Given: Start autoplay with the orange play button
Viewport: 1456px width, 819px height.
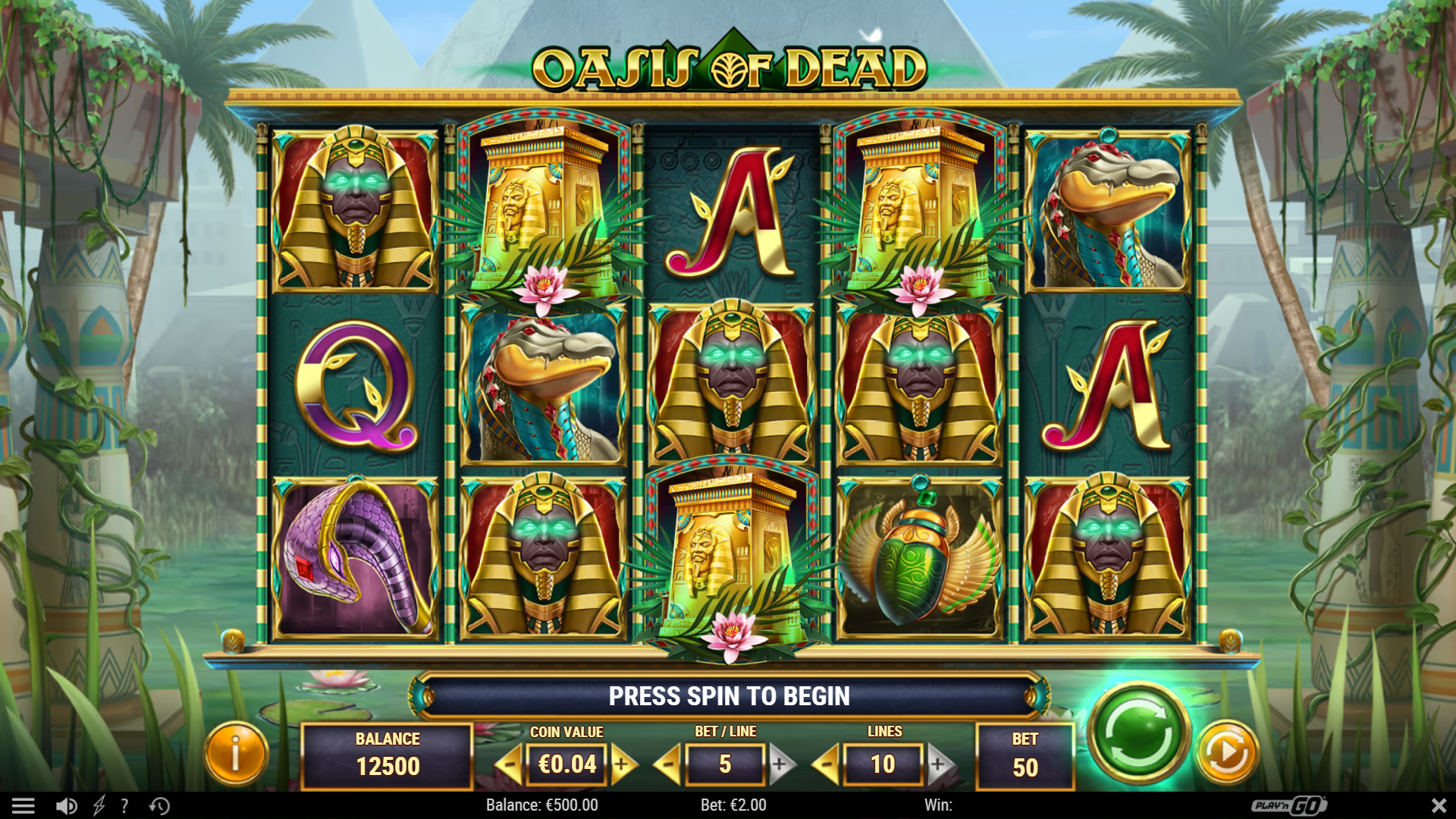Looking at the screenshot, I should coord(1226,752).
